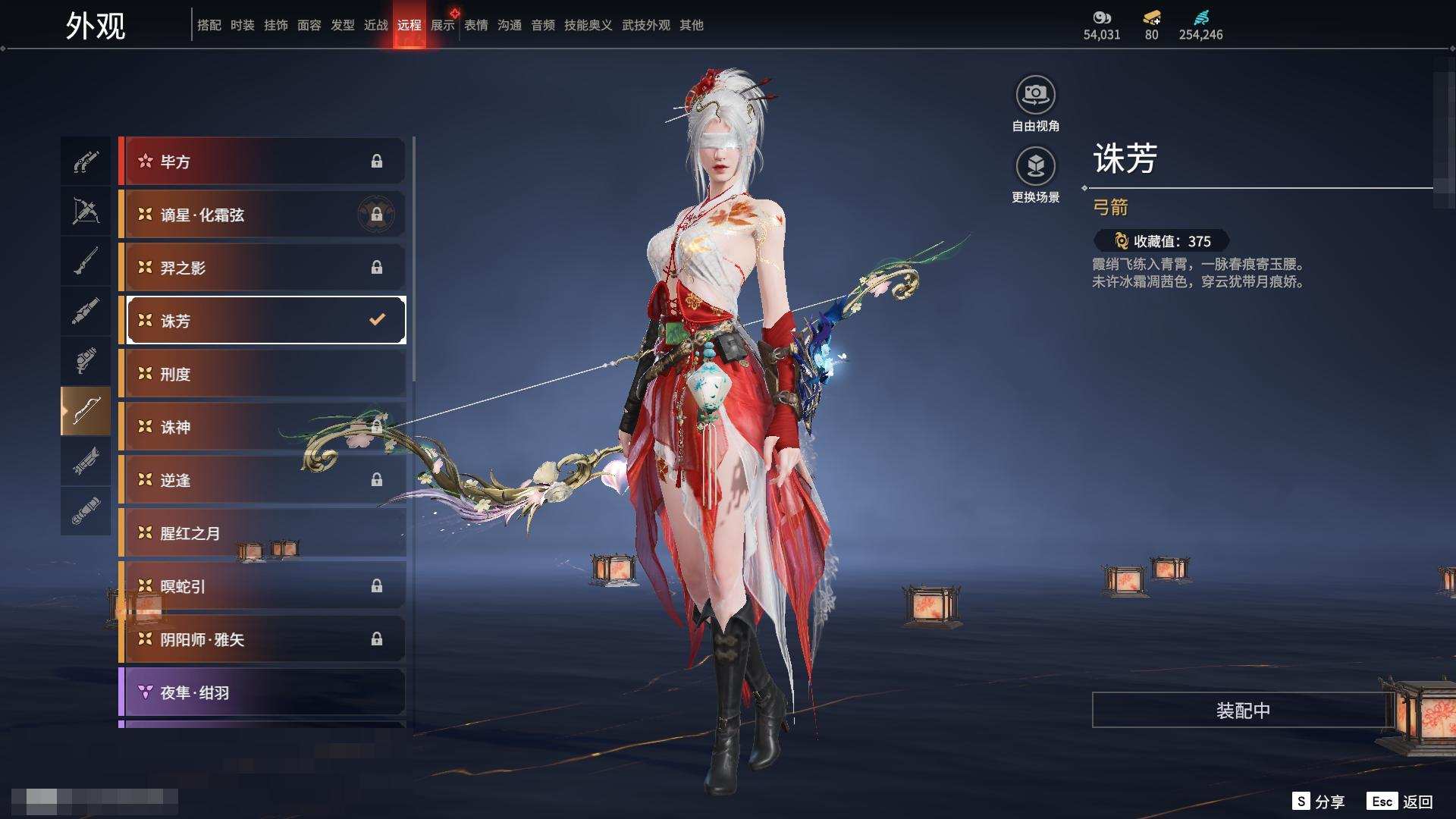Open the 展示 tab

click(x=442, y=25)
